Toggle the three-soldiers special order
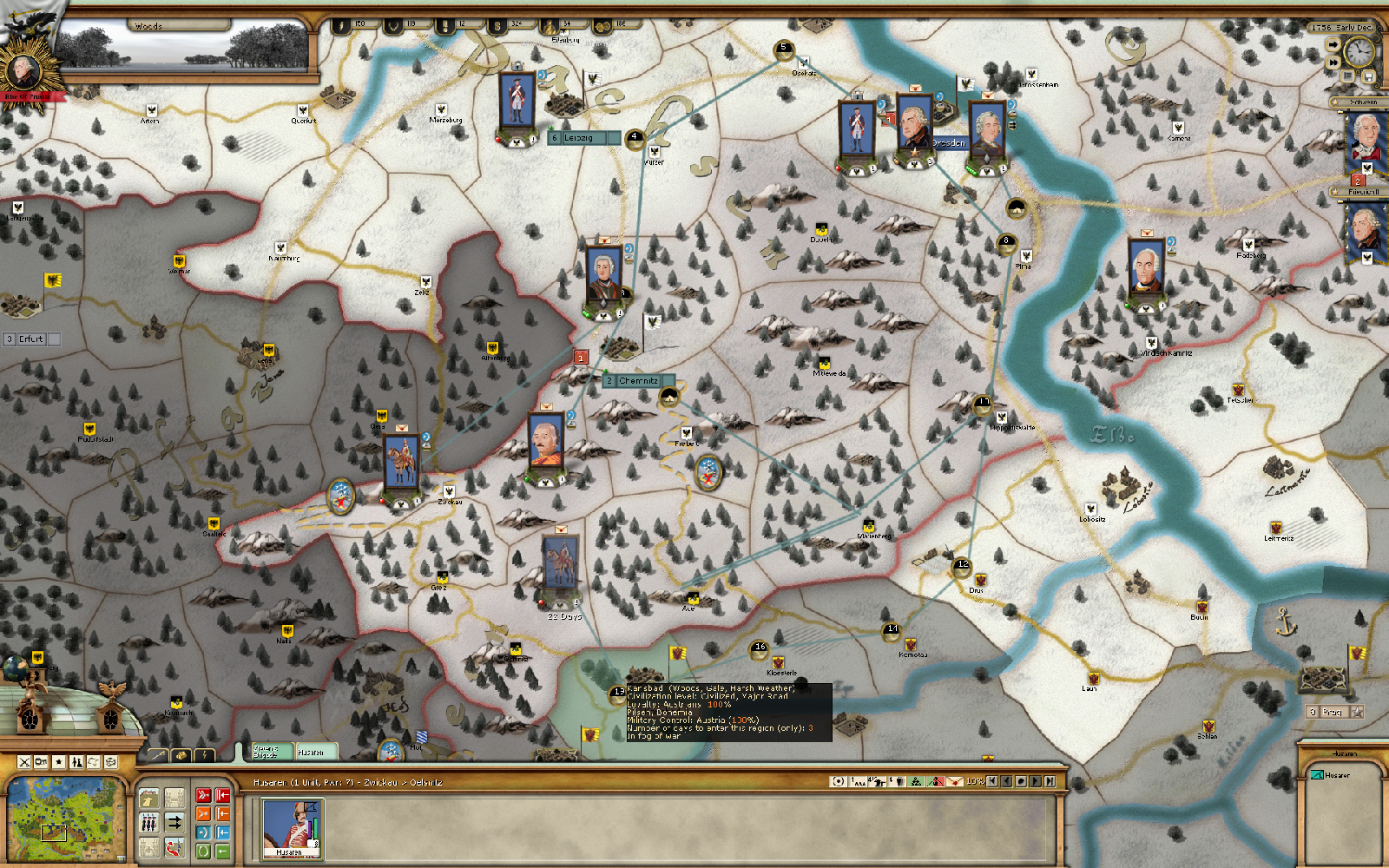 pos(149,822)
